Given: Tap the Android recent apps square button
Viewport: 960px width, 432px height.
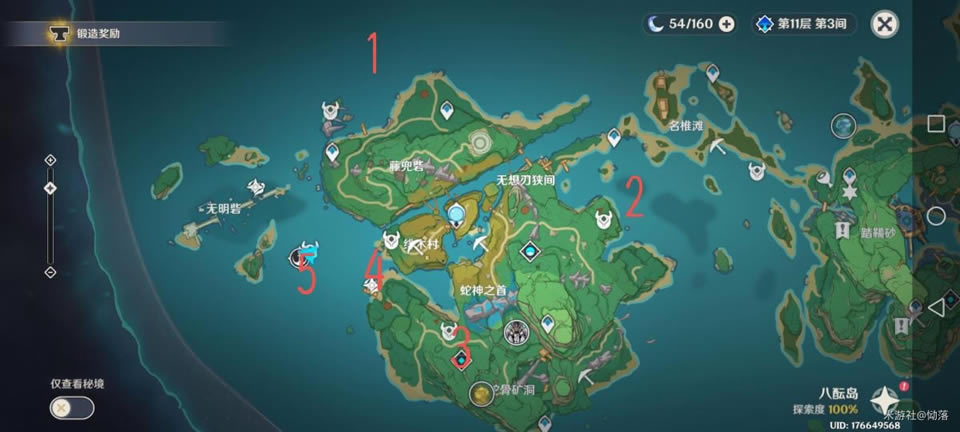Looking at the screenshot, I should [935, 124].
